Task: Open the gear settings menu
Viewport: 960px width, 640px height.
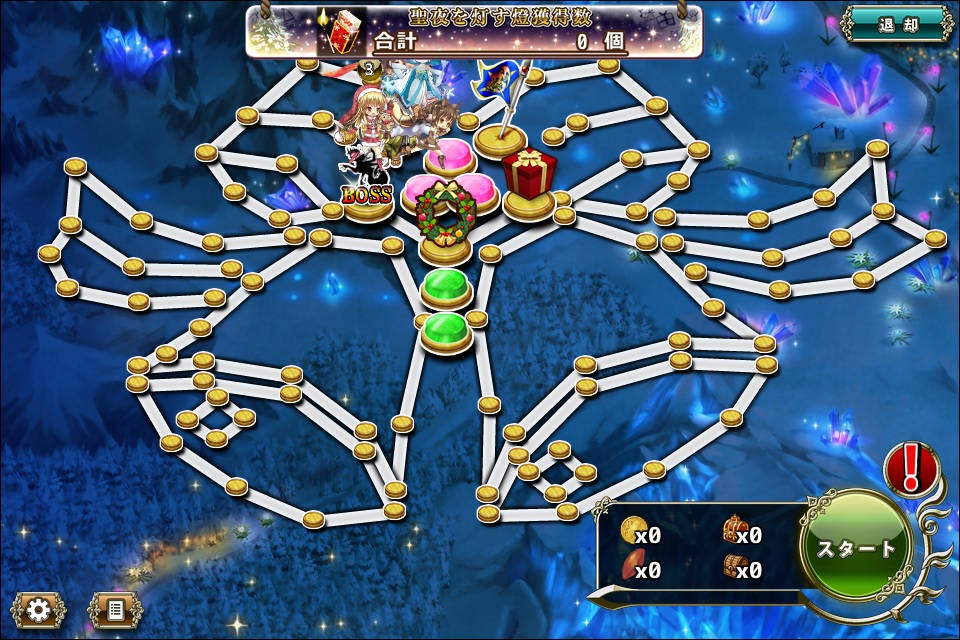Action: [x=39, y=609]
